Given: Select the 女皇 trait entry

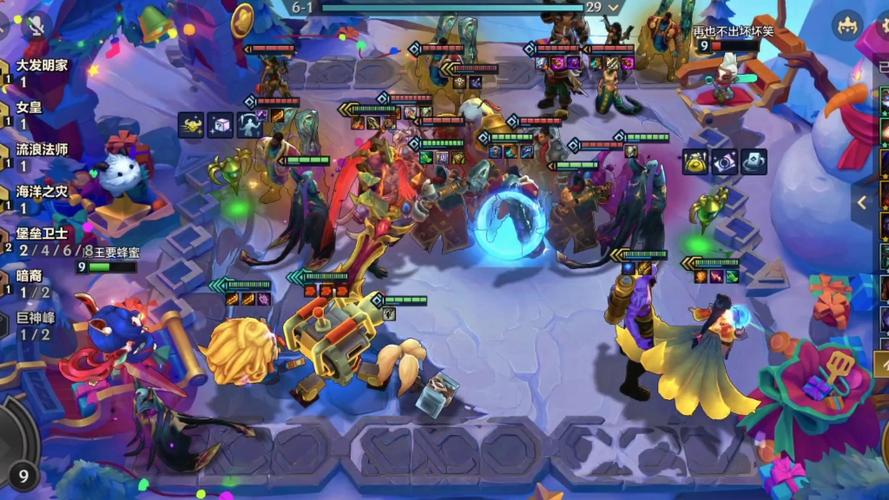Looking at the screenshot, I should [30, 107].
